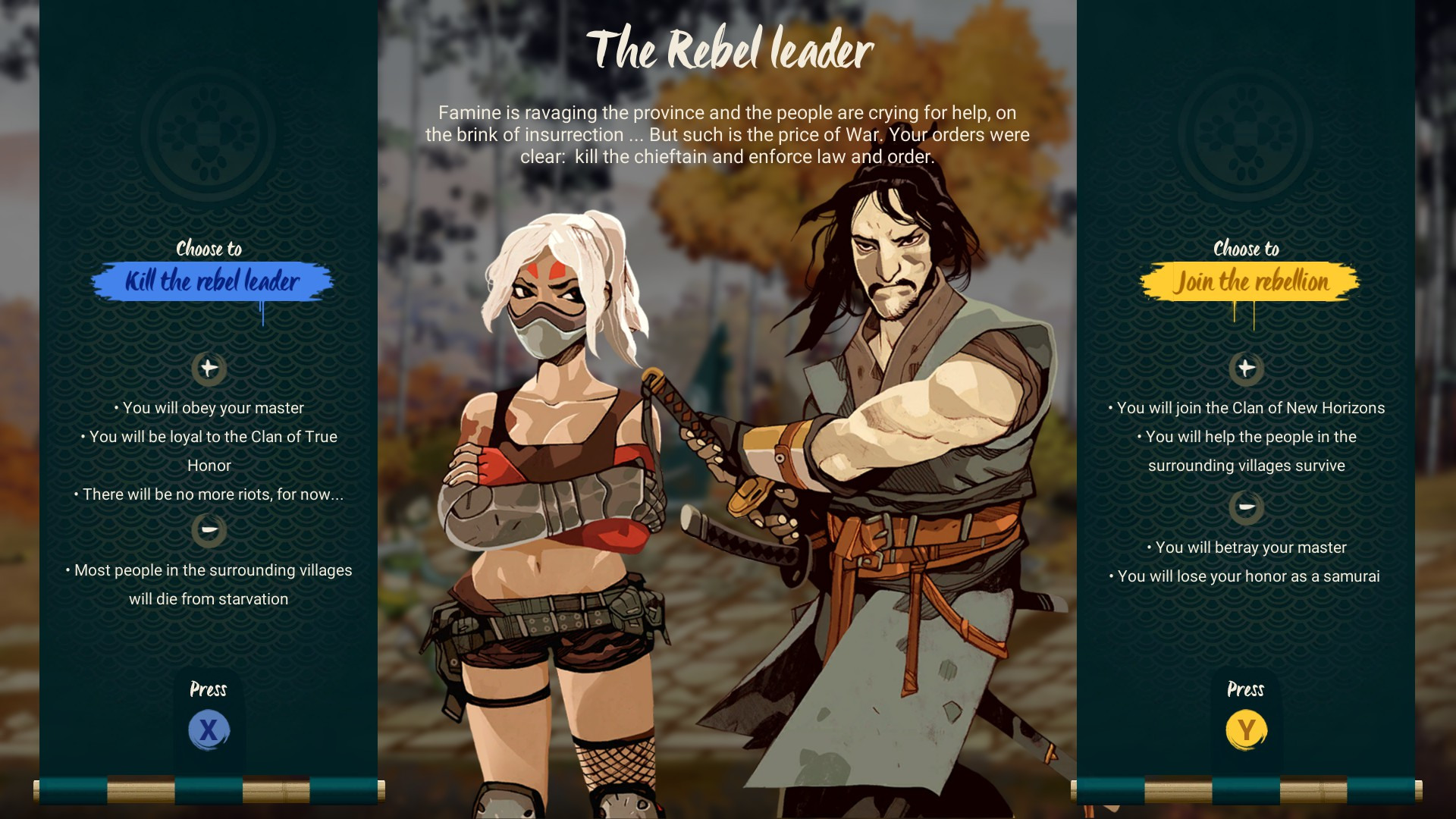Select "Join the rebellion" choice
The height and width of the screenshot is (819, 1456).
click(1250, 281)
